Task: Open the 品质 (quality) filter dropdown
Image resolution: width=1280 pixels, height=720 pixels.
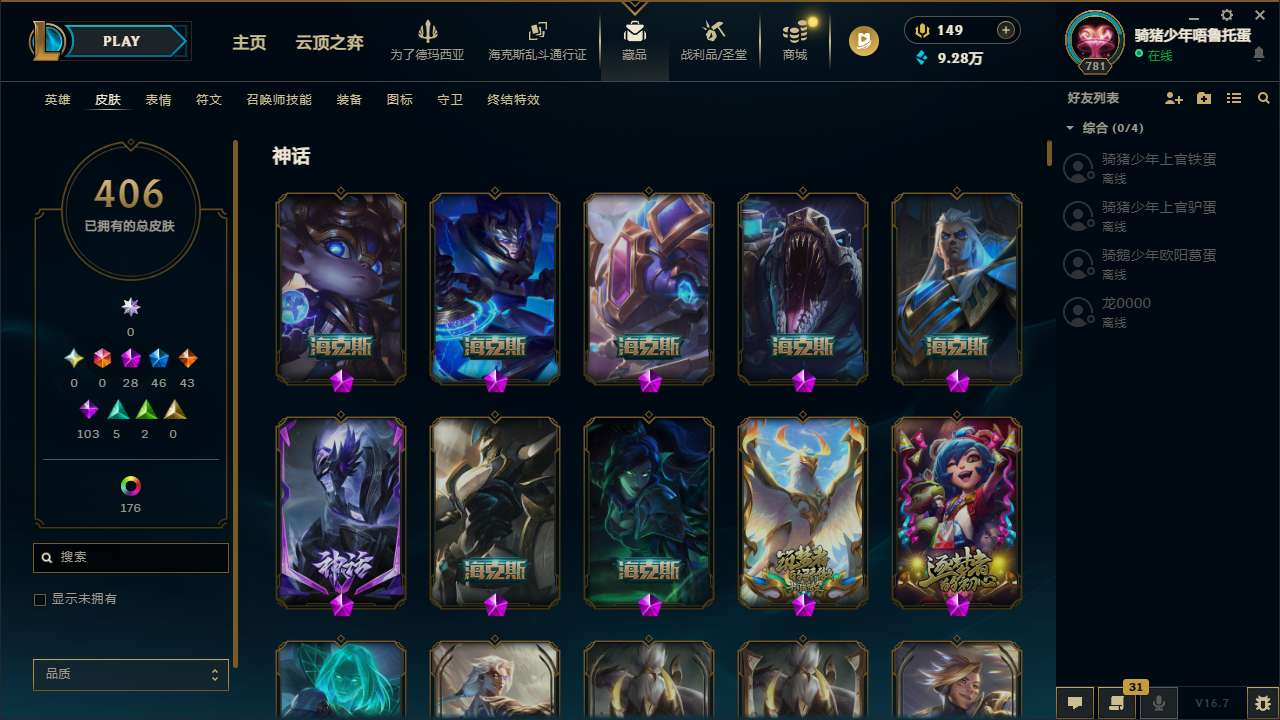Action: (x=130, y=674)
